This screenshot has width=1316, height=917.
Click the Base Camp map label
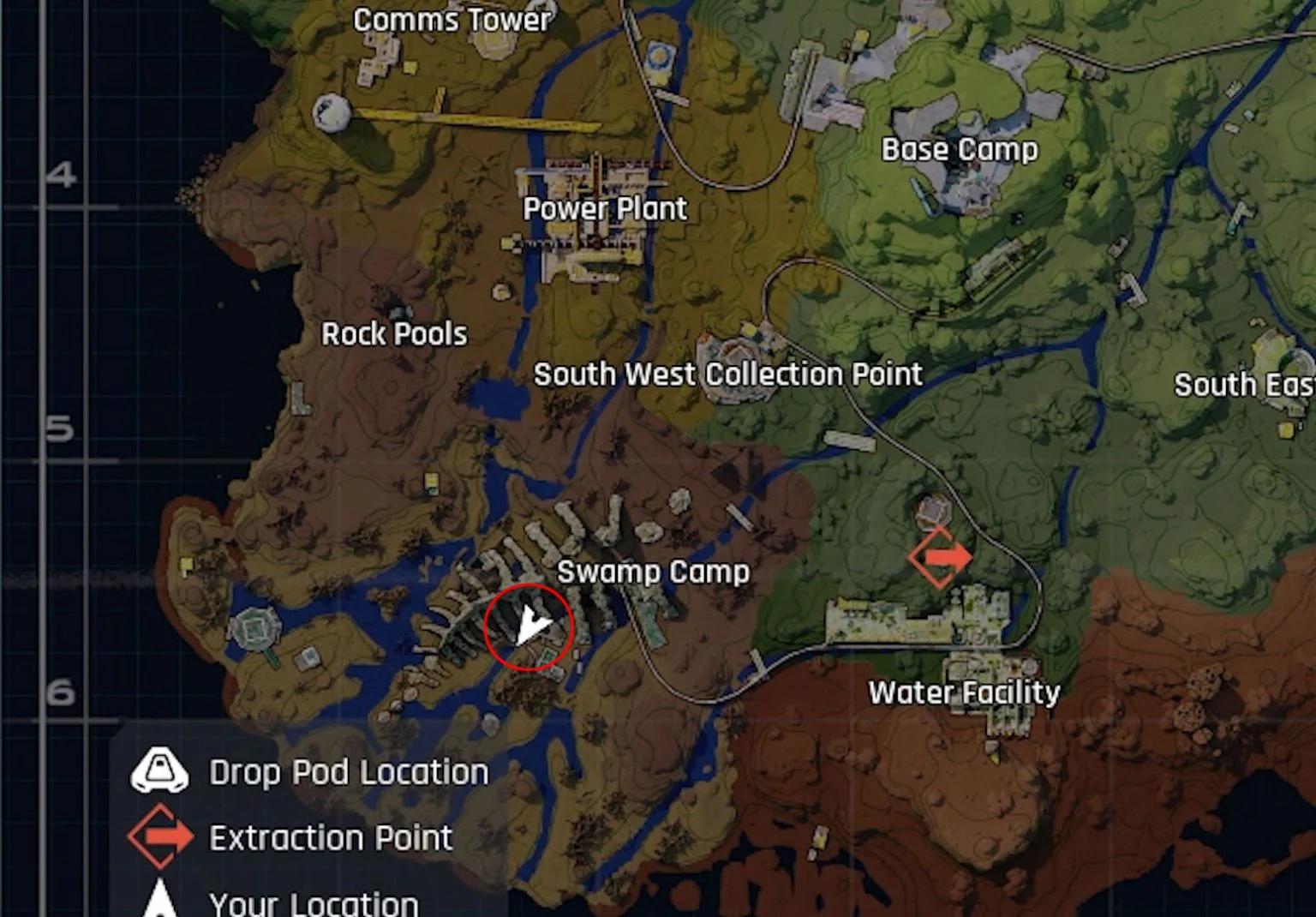tap(960, 148)
